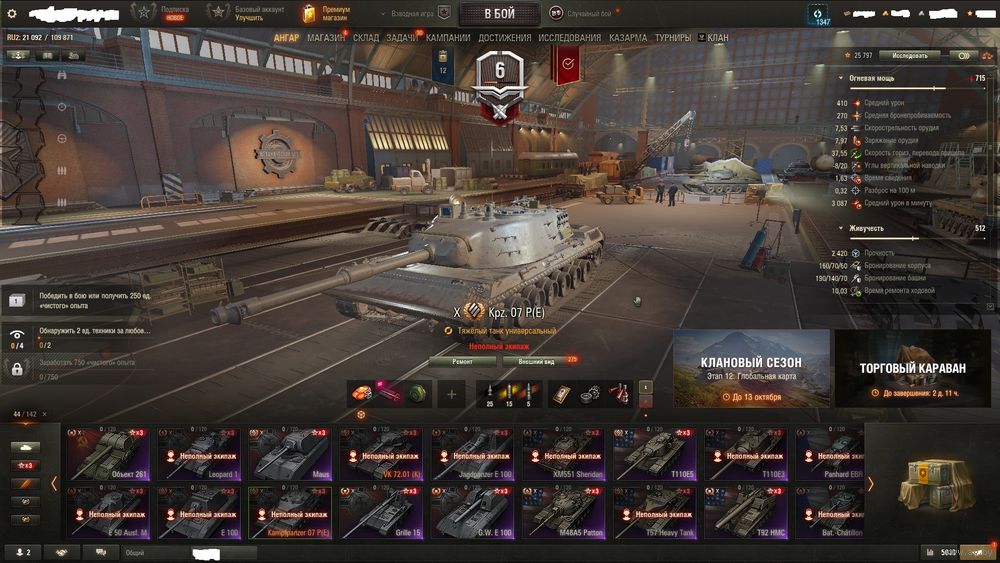Open the Внешний вид customization button

[536, 361]
